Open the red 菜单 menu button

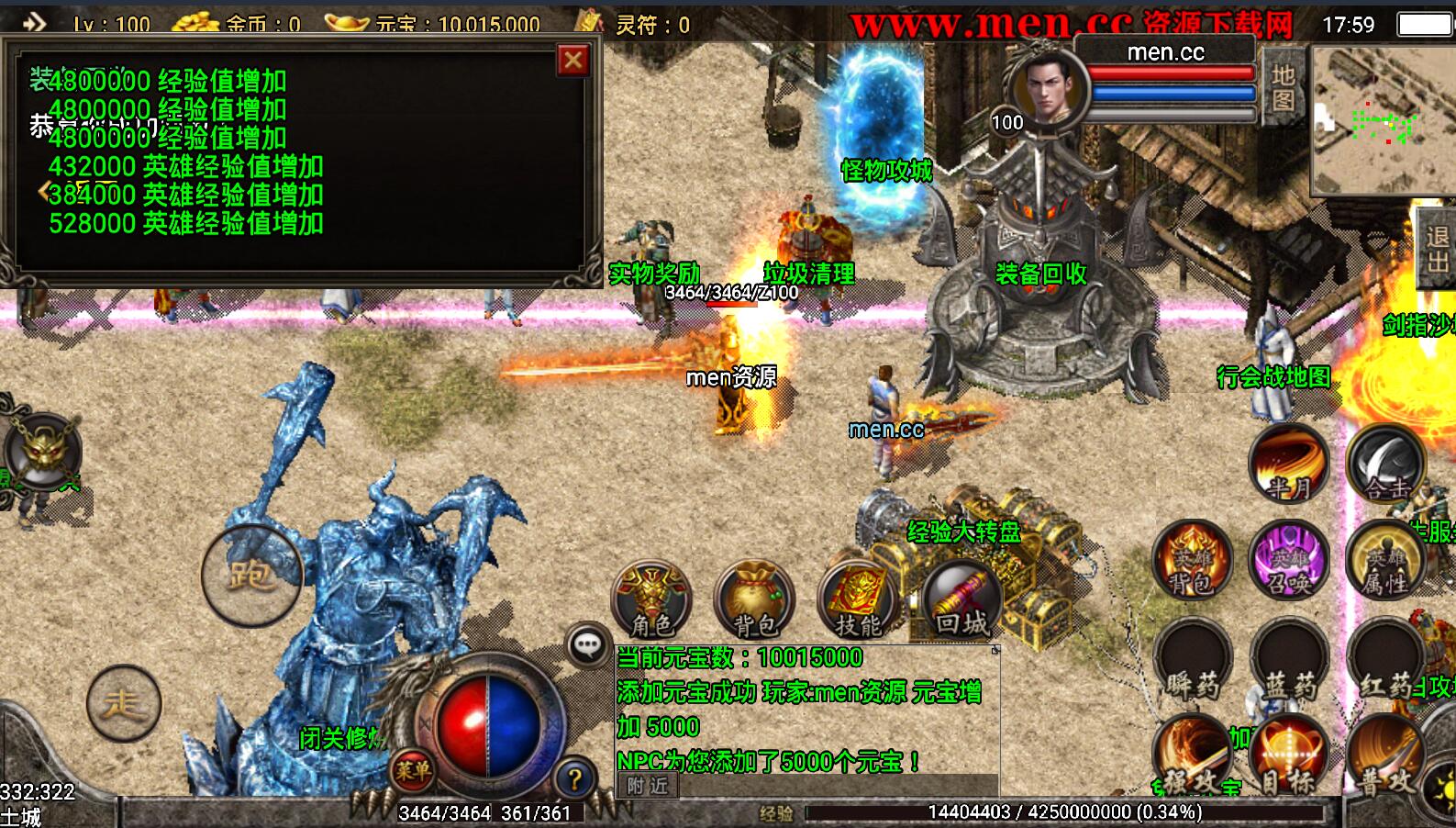tap(413, 770)
